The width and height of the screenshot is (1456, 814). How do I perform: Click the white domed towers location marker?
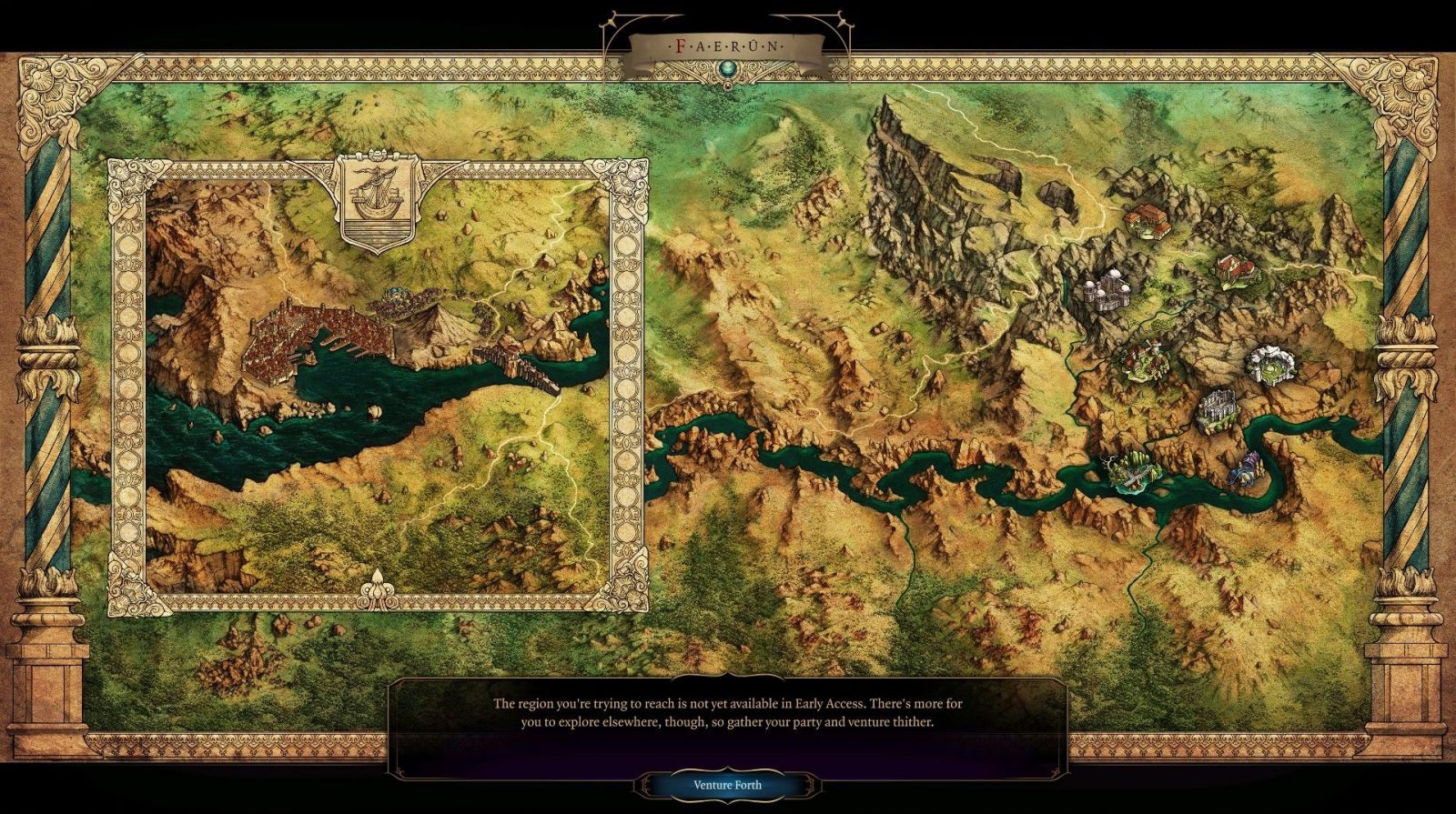[1106, 291]
